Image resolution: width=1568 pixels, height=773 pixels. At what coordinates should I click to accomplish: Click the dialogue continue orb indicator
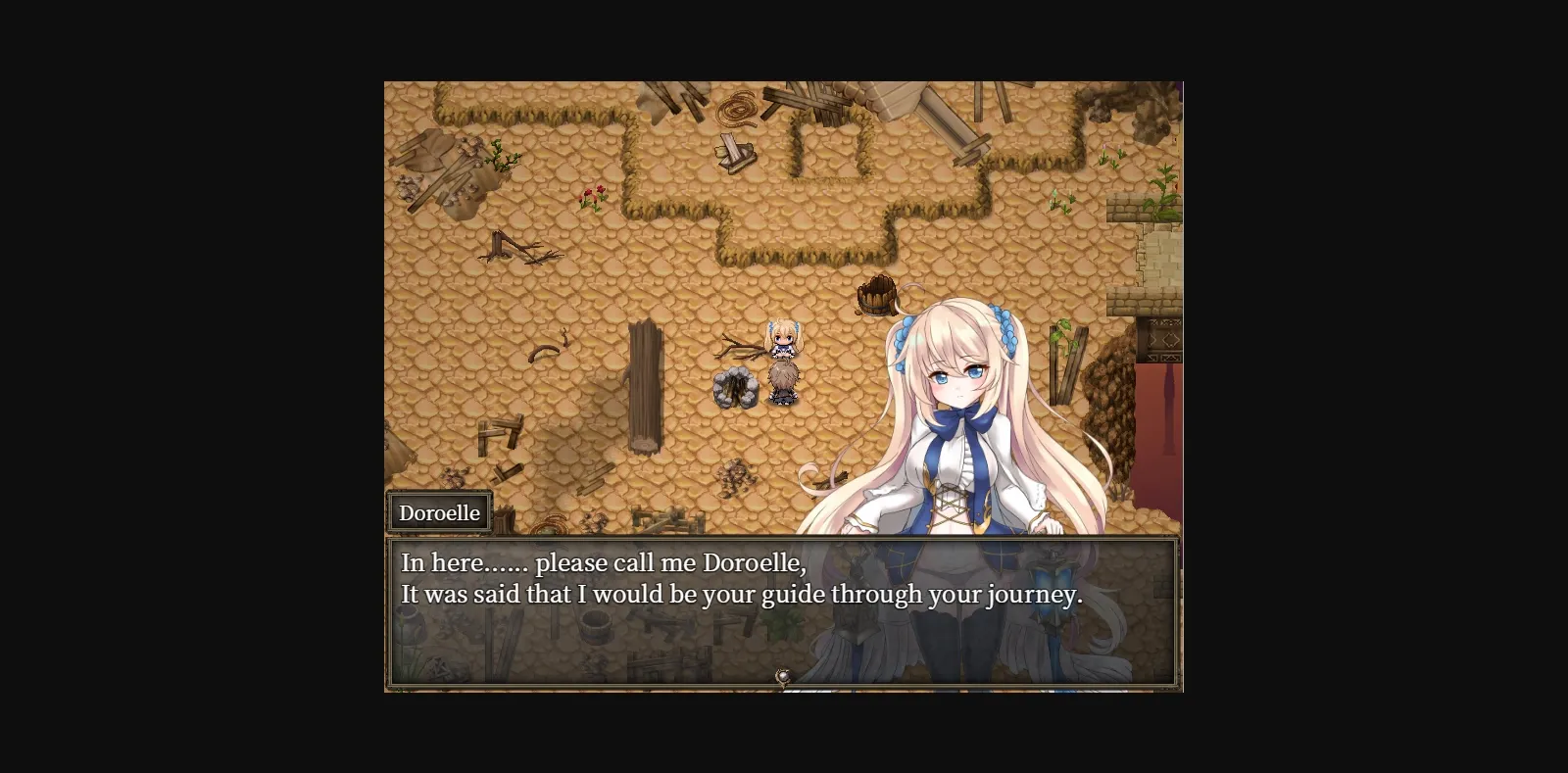(x=784, y=674)
